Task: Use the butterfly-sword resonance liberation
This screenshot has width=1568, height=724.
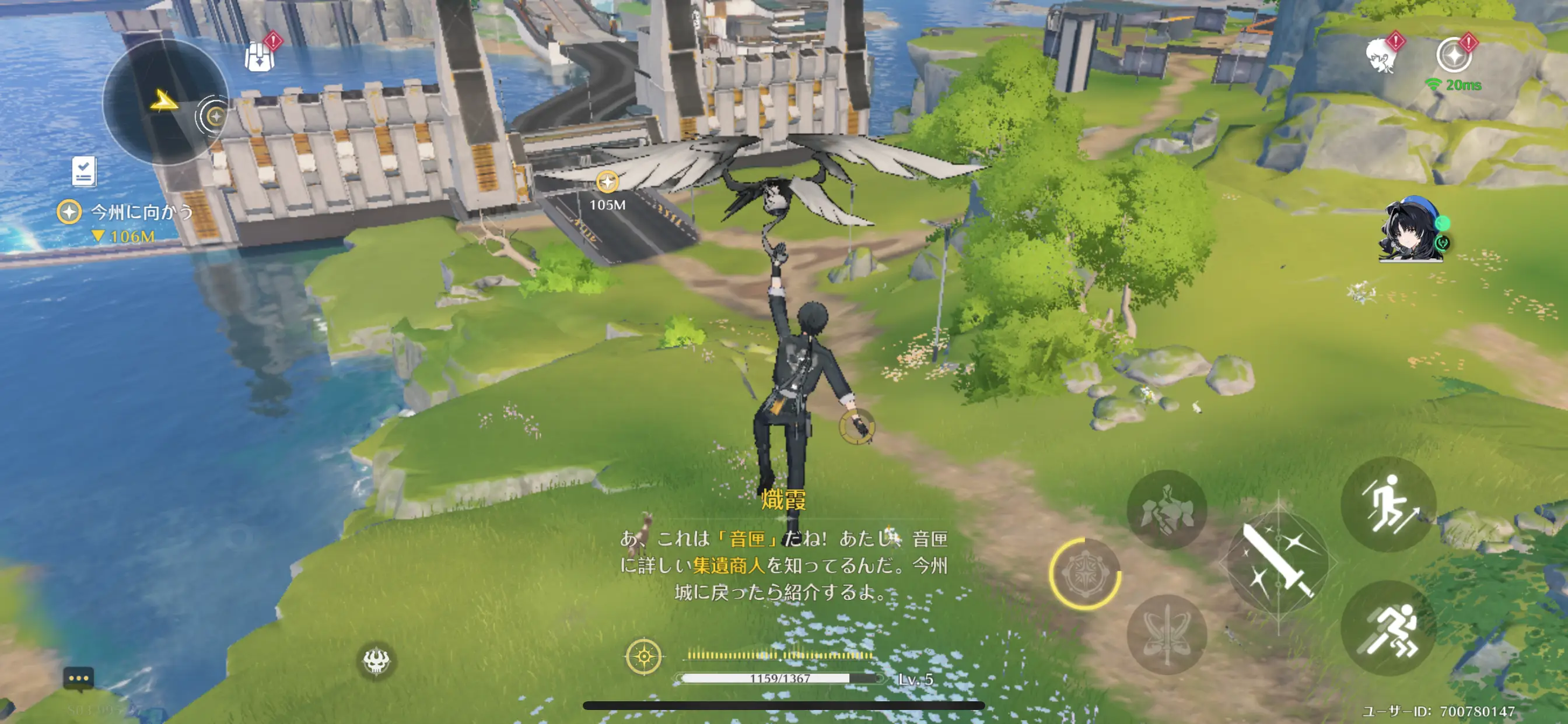Action: click(x=1166, y=635)
